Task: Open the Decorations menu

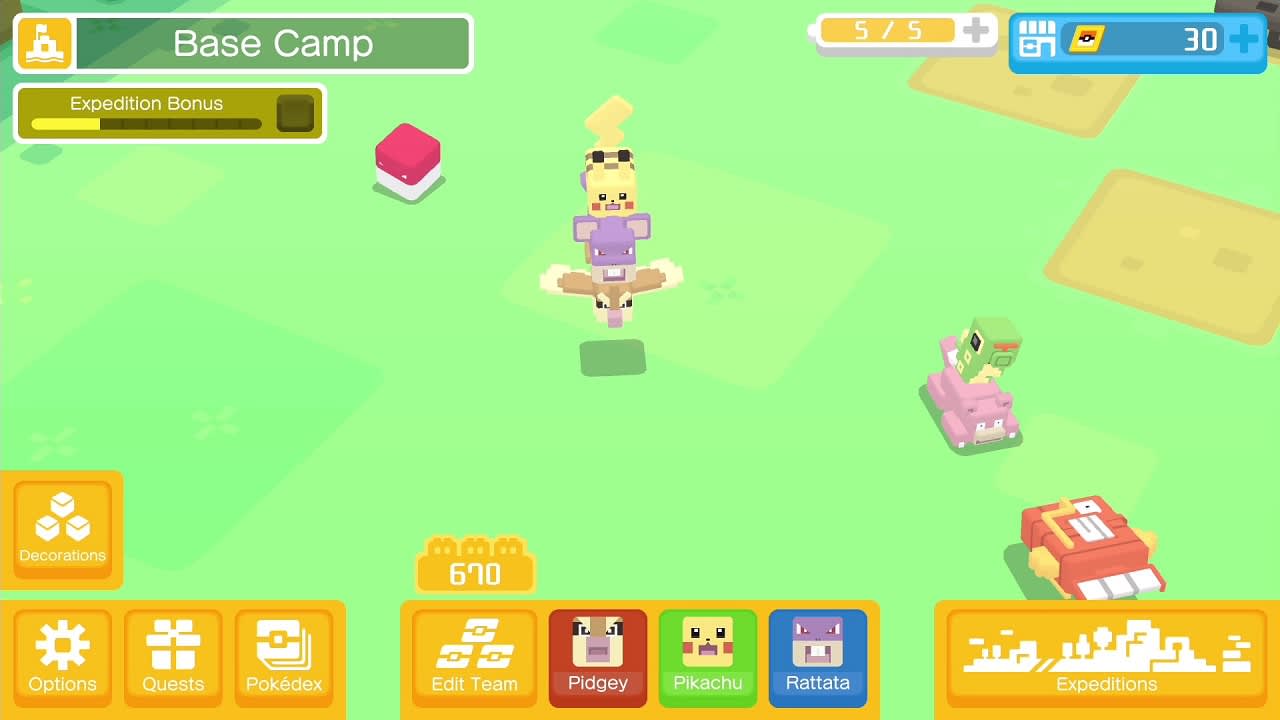Action: 62,529
